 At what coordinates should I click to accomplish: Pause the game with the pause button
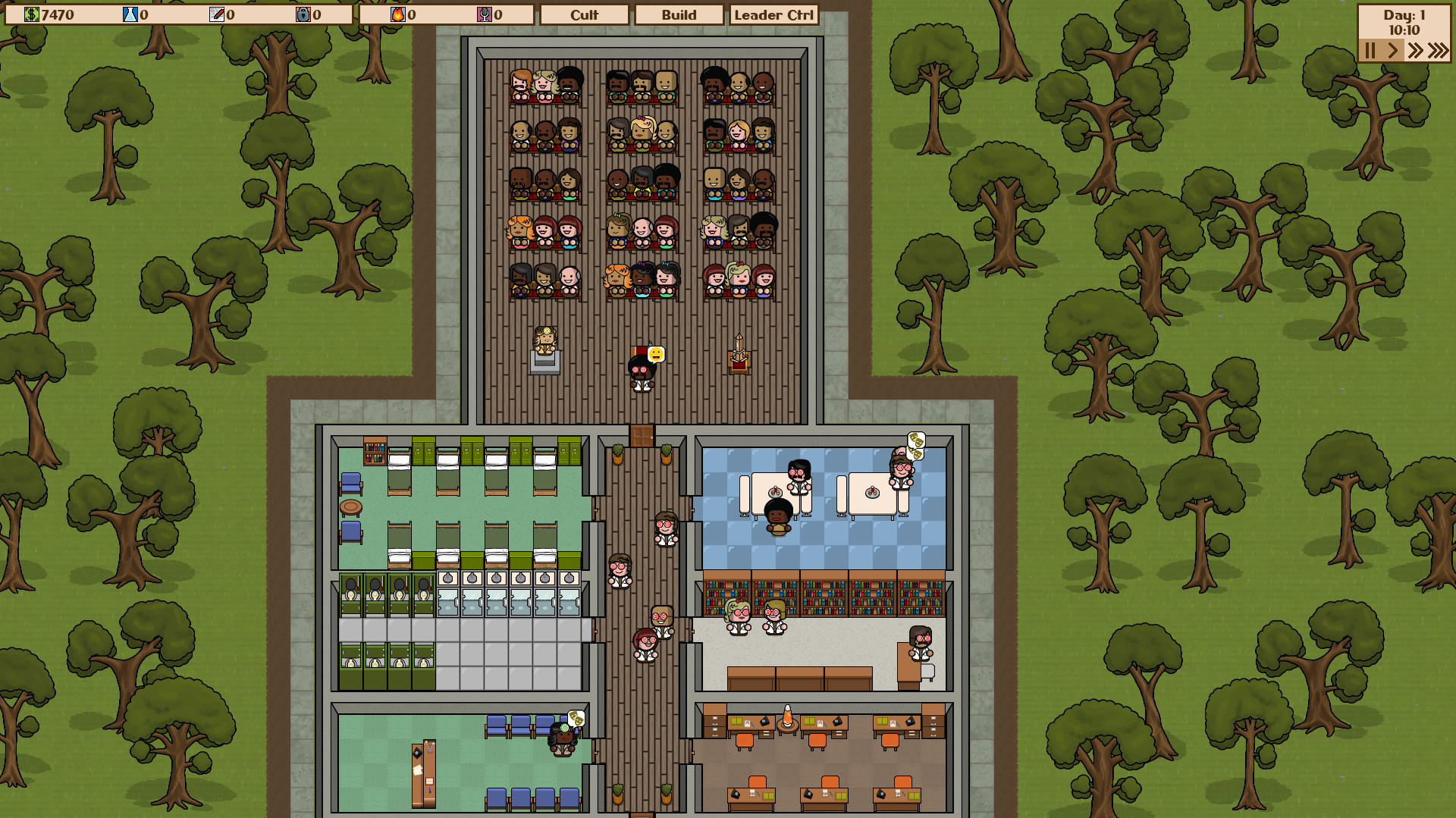[x=1370, y=51]
